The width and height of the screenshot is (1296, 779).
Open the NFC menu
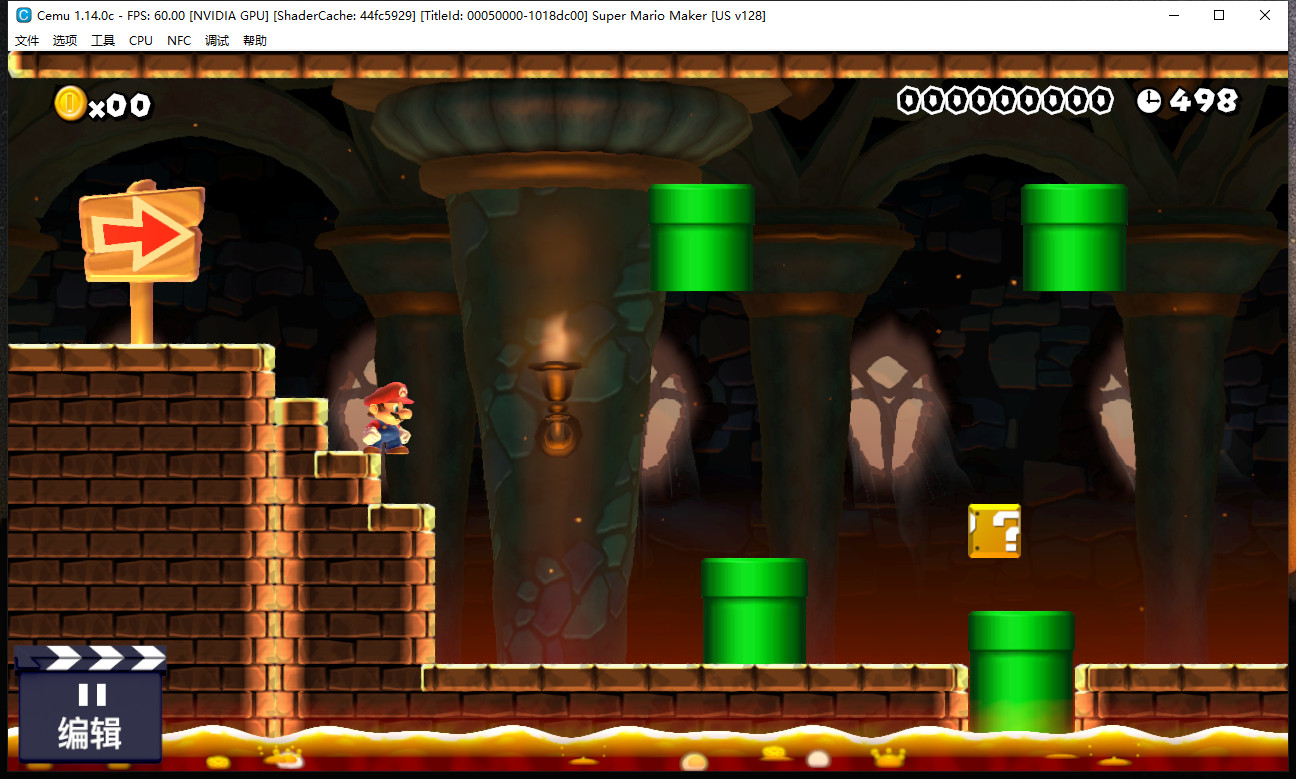tap(179, 41)
